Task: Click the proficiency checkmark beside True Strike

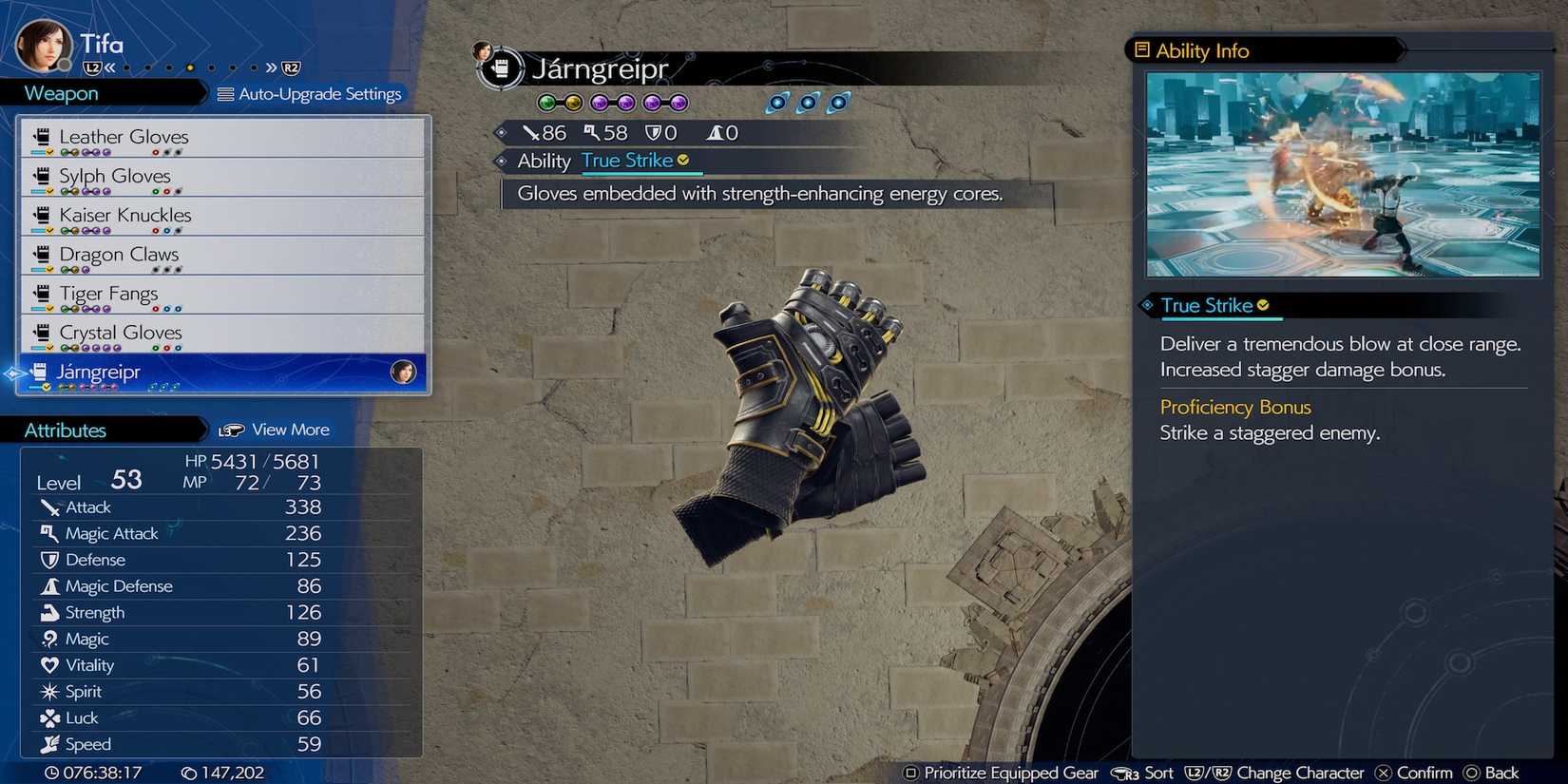Action: click(684, 161)
